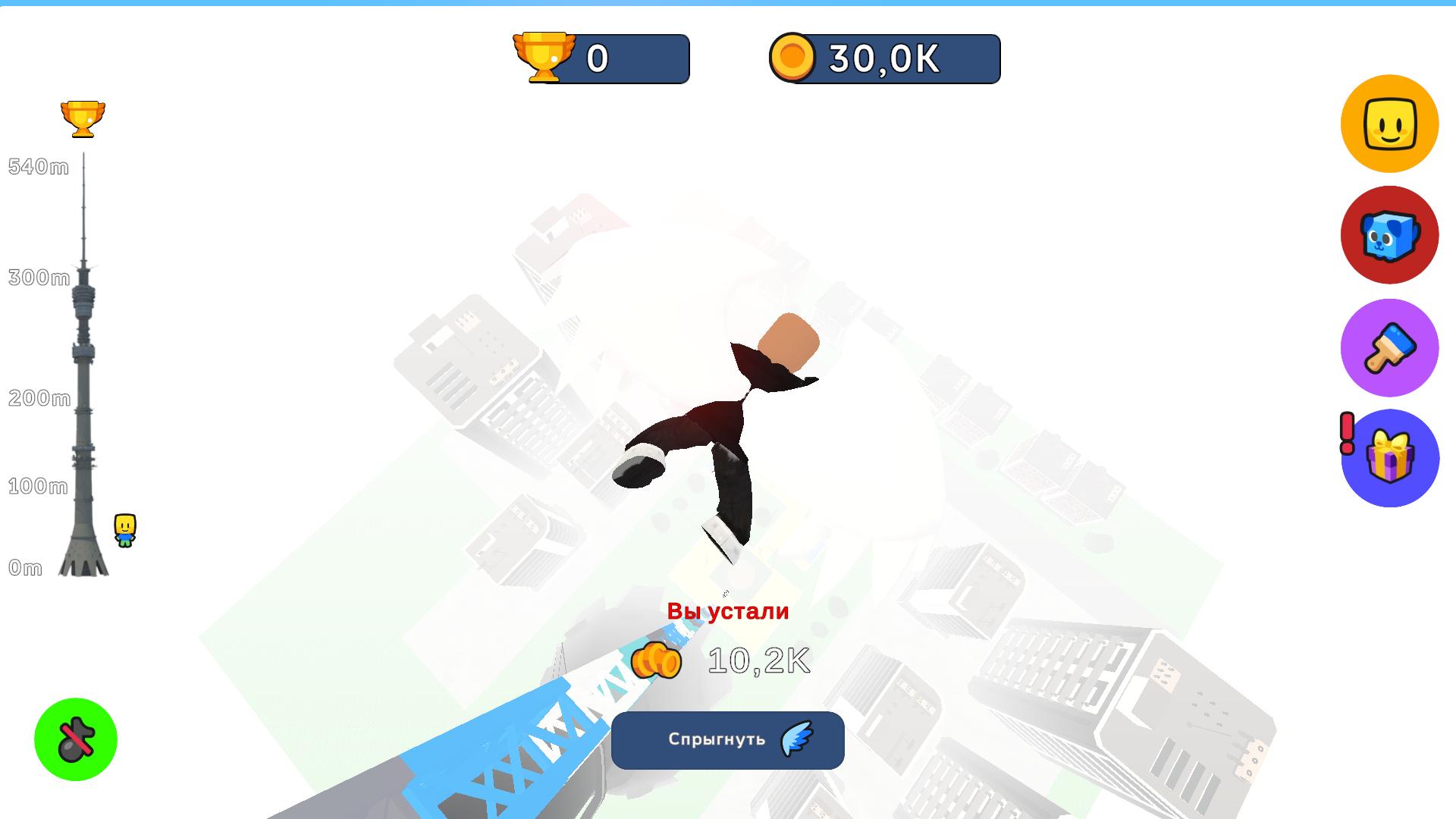The image size is (1456, 819).
Task: Open the gift rewards icon with exclamation badge
Action: [x=1389, y=458]
